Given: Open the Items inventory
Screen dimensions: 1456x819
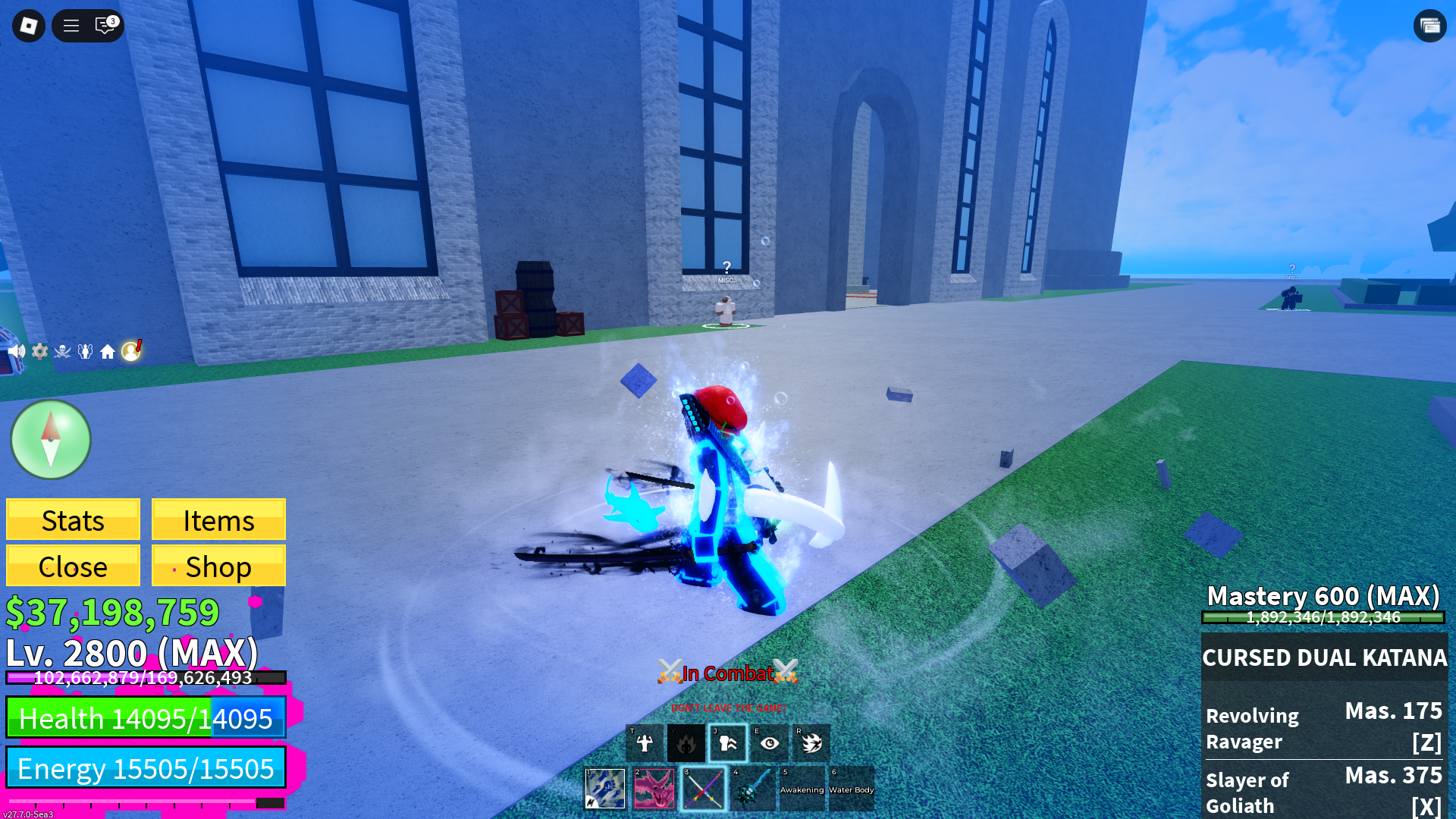Looking at the screenshot, I should pyautogui.click(x=218, y=520).
